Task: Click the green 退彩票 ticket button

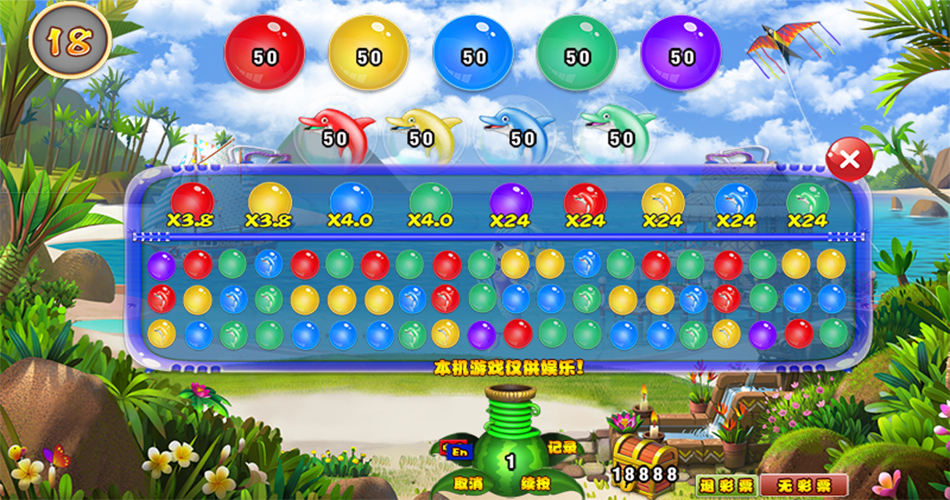Action: 724,484
